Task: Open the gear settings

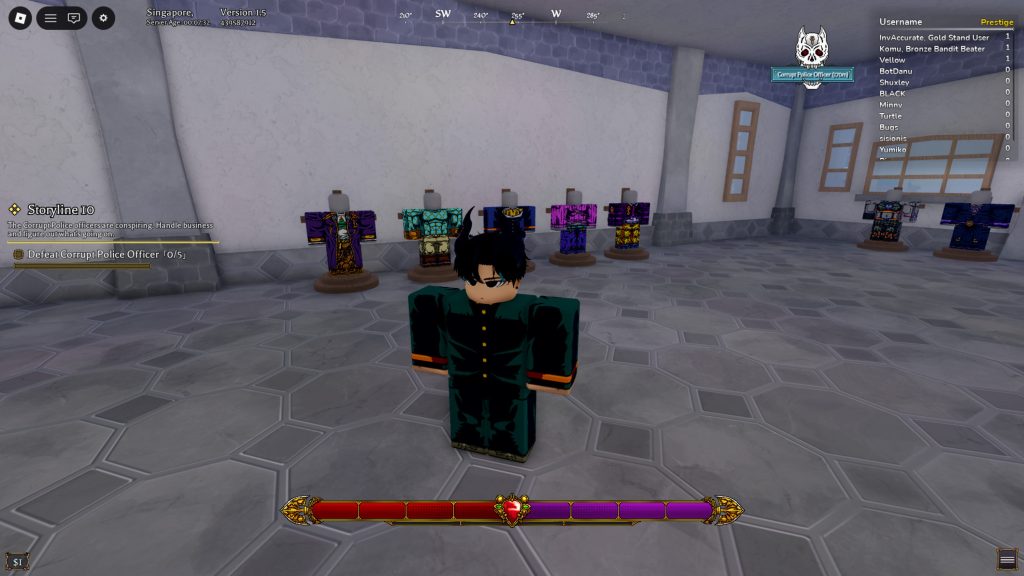Action: (103, 18)
